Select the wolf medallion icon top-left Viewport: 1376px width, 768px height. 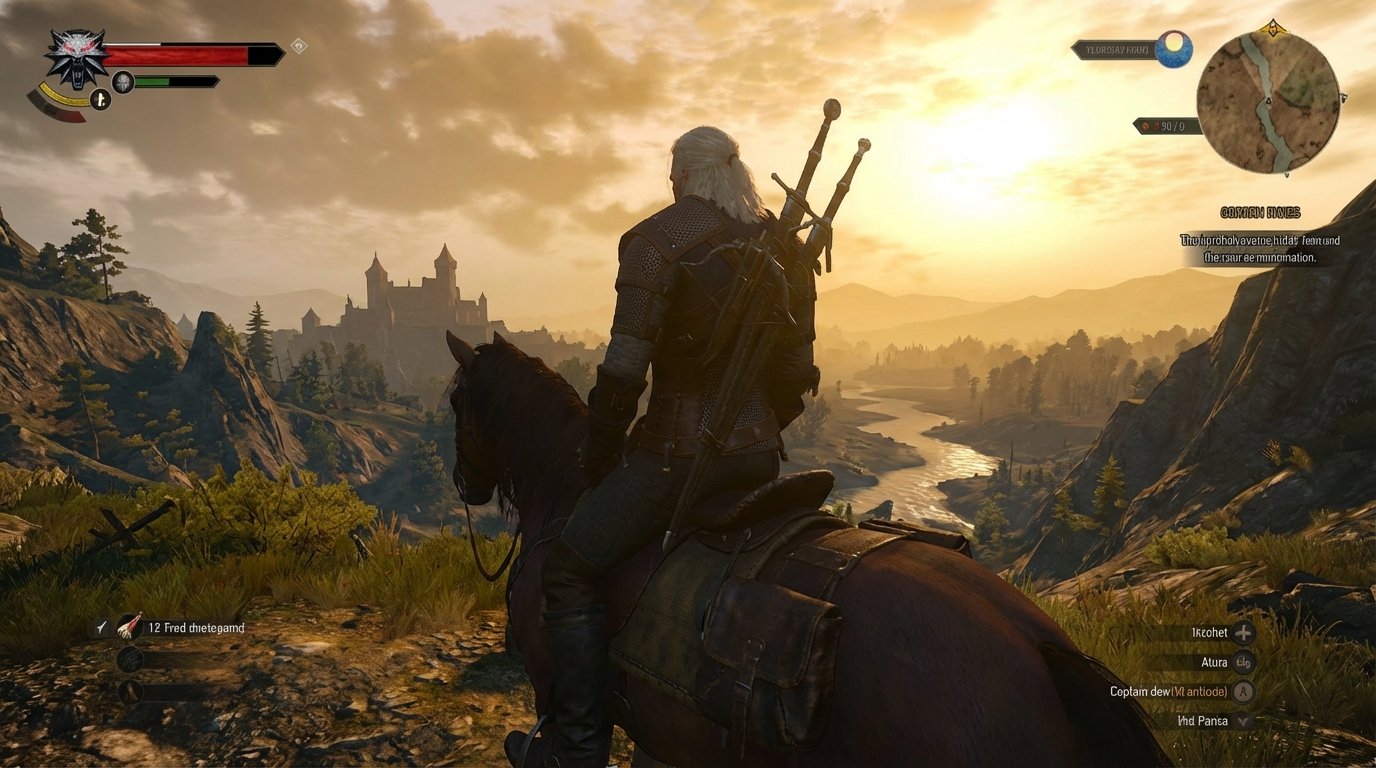[x=77, y=60]
